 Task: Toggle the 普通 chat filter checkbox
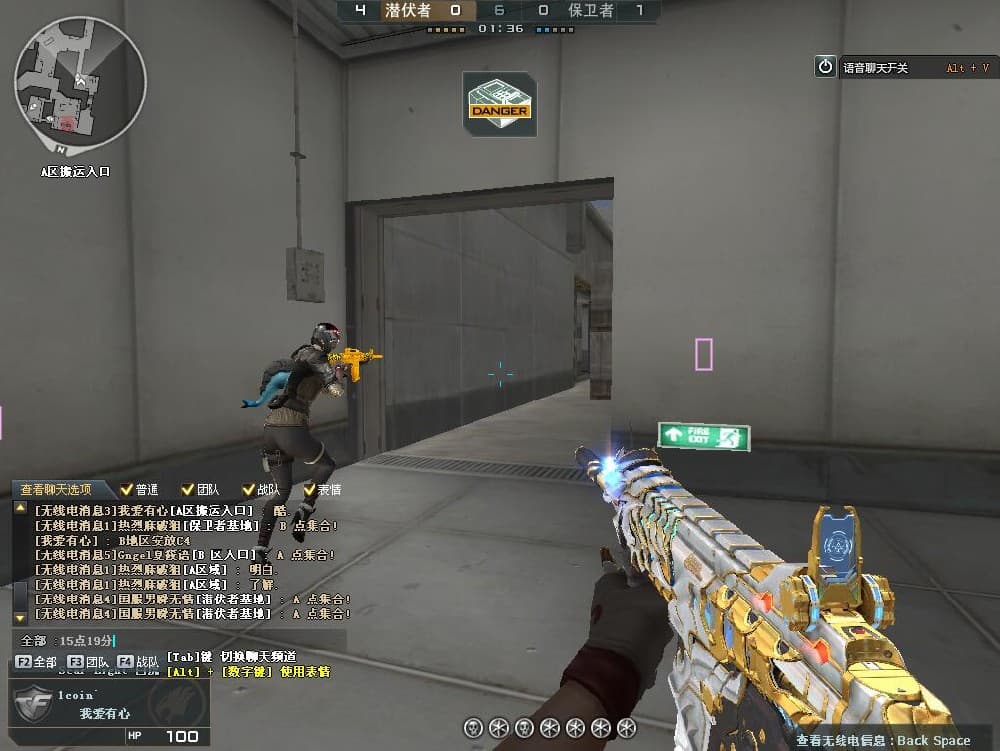tap(127, 489)
